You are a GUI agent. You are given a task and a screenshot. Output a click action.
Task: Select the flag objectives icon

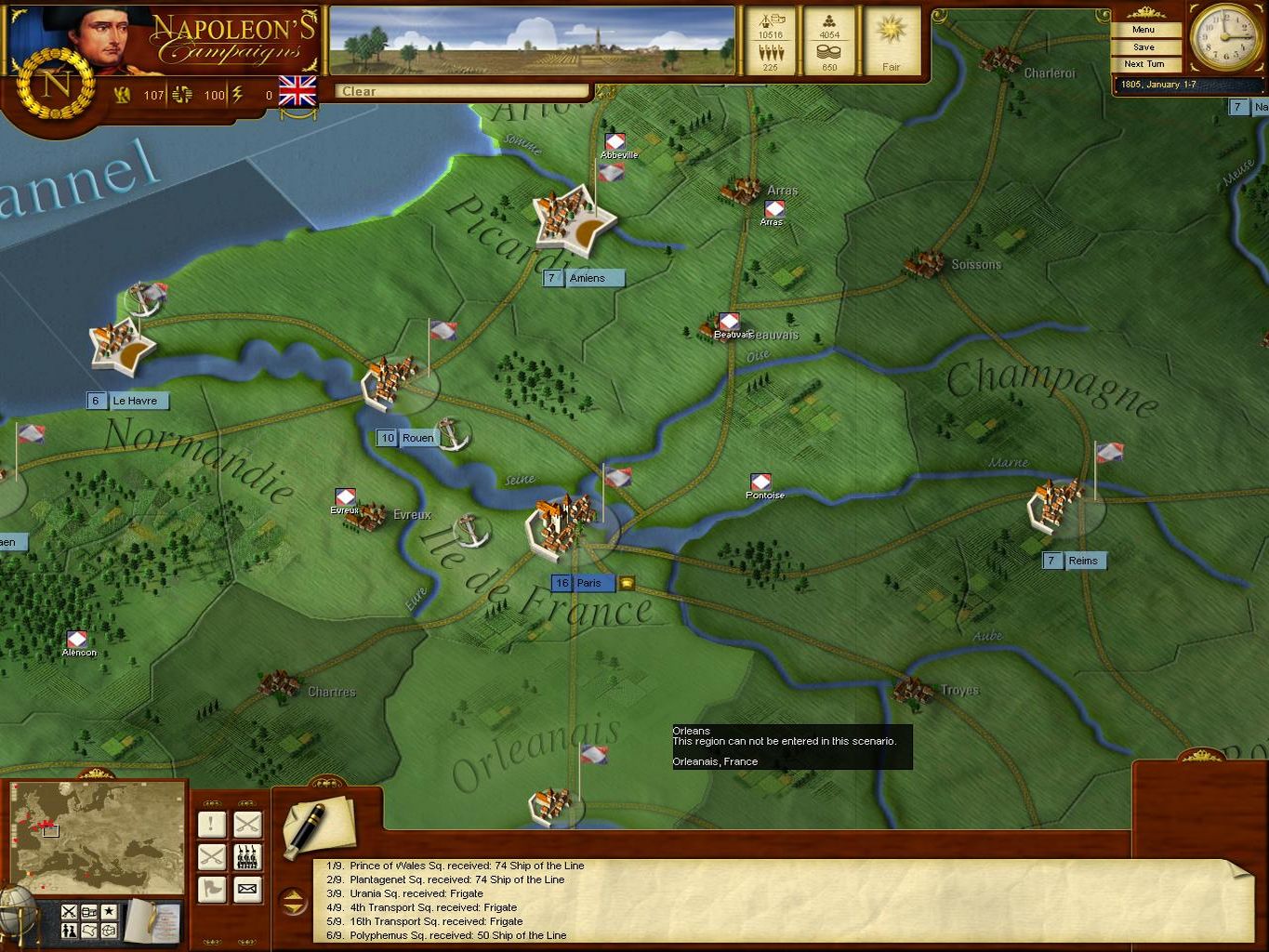[211, 889]
